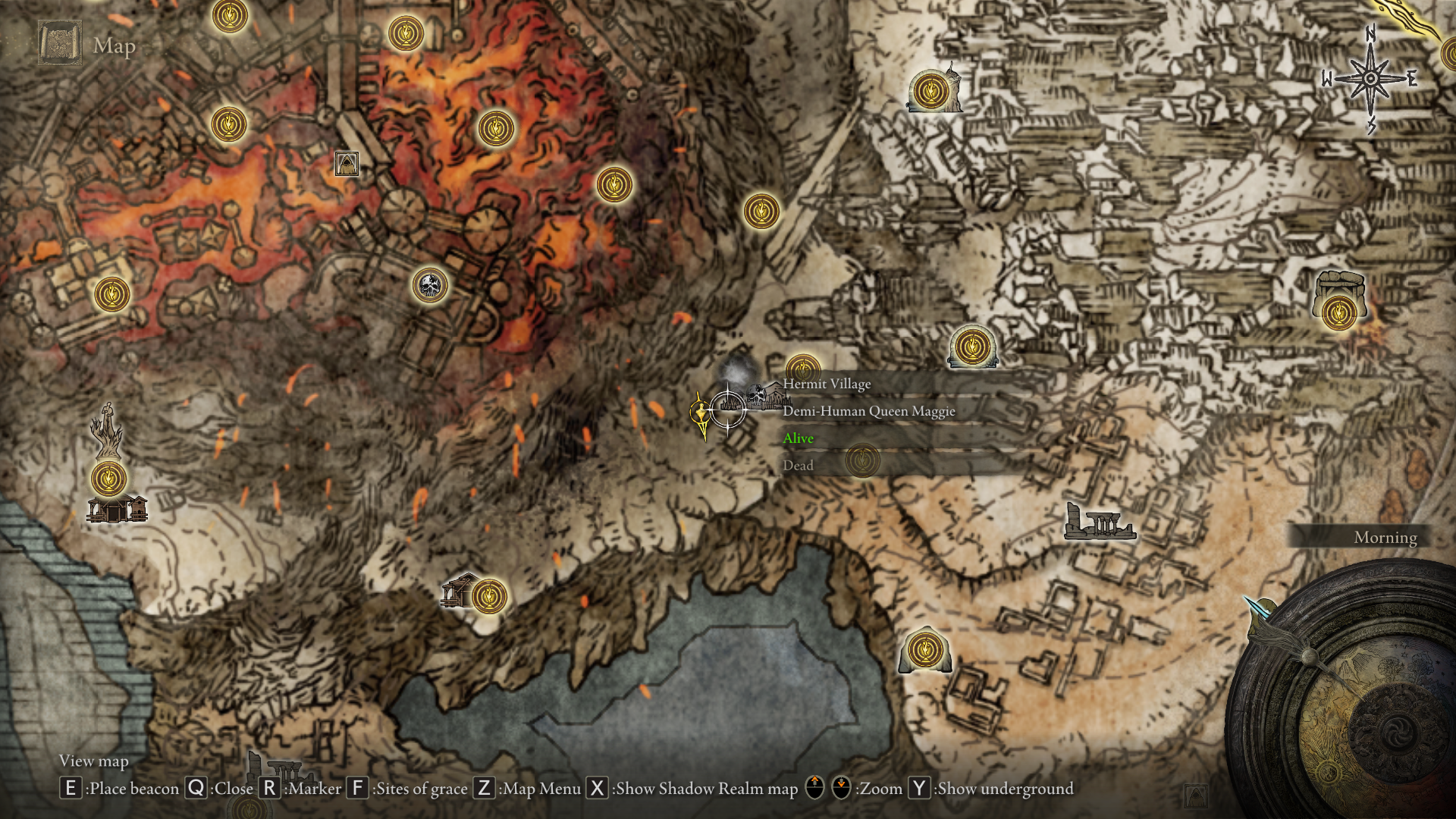1456x819 pixels.
Task: Click the crumbled ruins landmark icon
Action: [x=1100, y=522]
